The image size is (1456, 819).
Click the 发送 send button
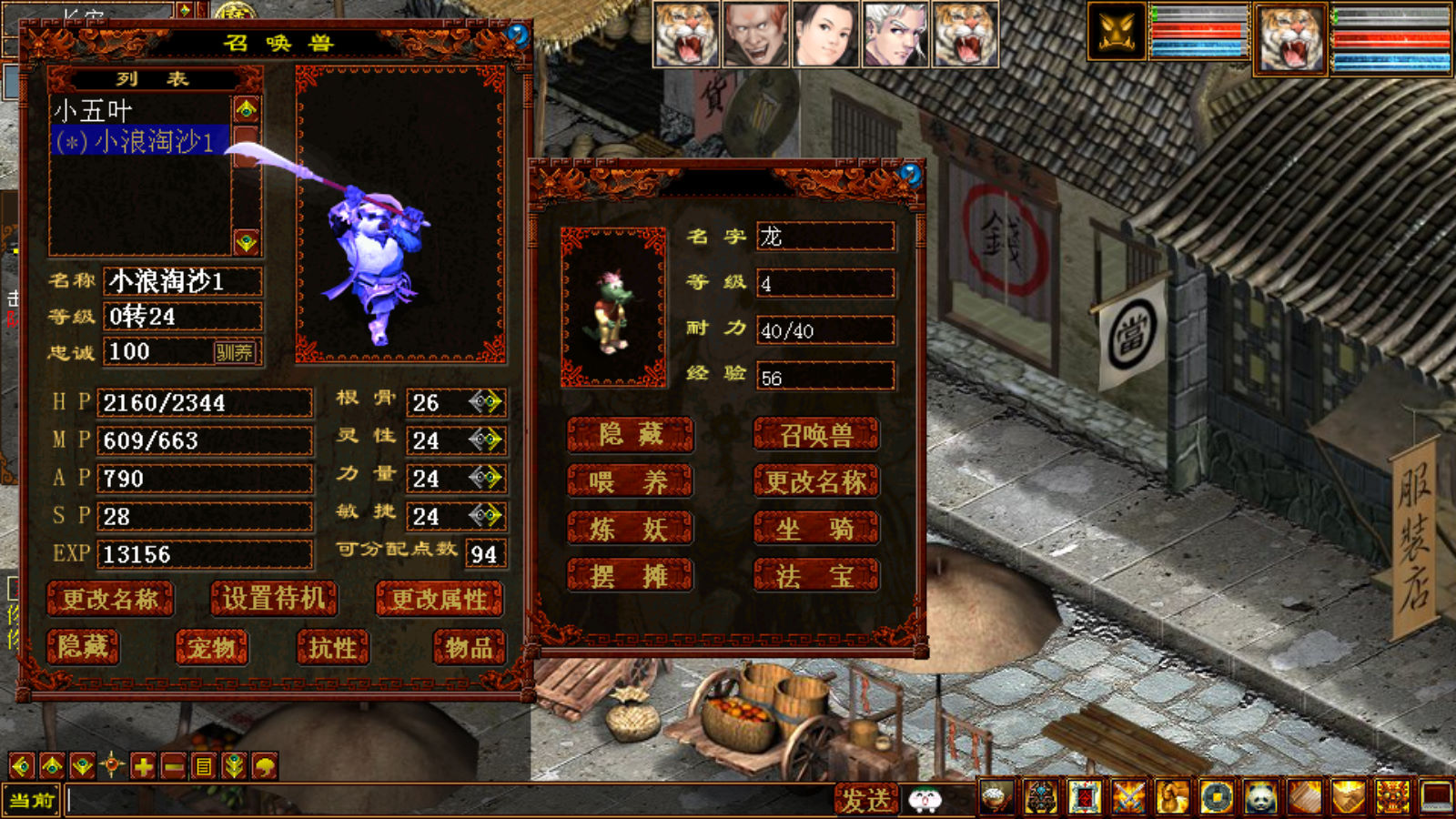(865, 800)
